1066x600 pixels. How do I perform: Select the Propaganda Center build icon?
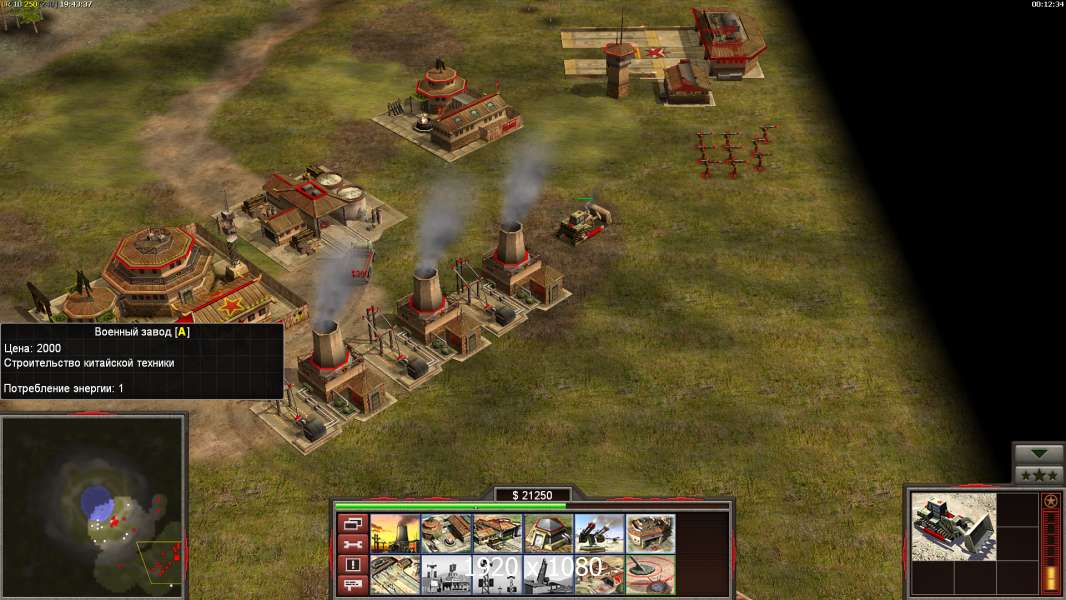point(445,575)
